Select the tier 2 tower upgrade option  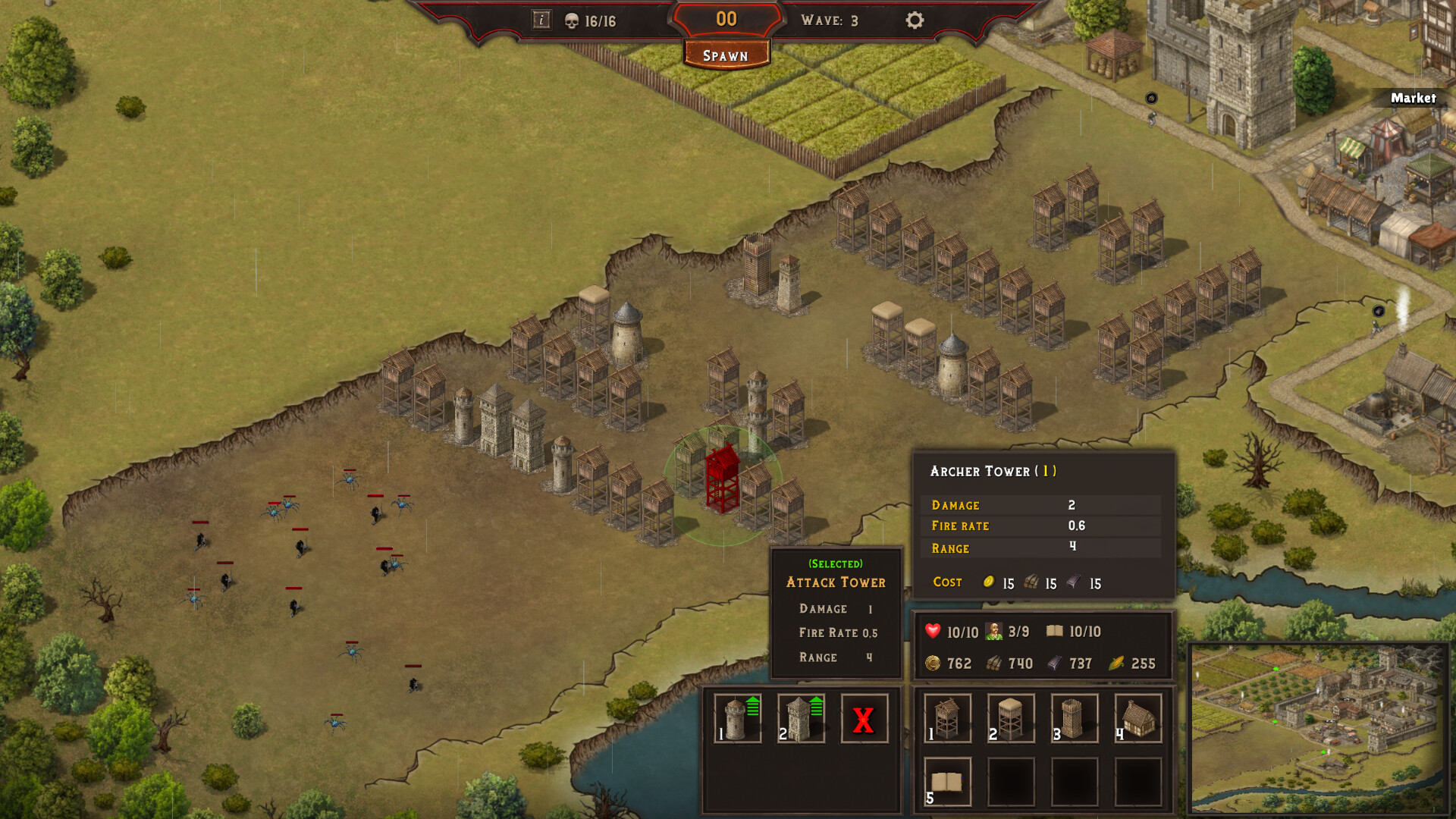coord(800,718)
